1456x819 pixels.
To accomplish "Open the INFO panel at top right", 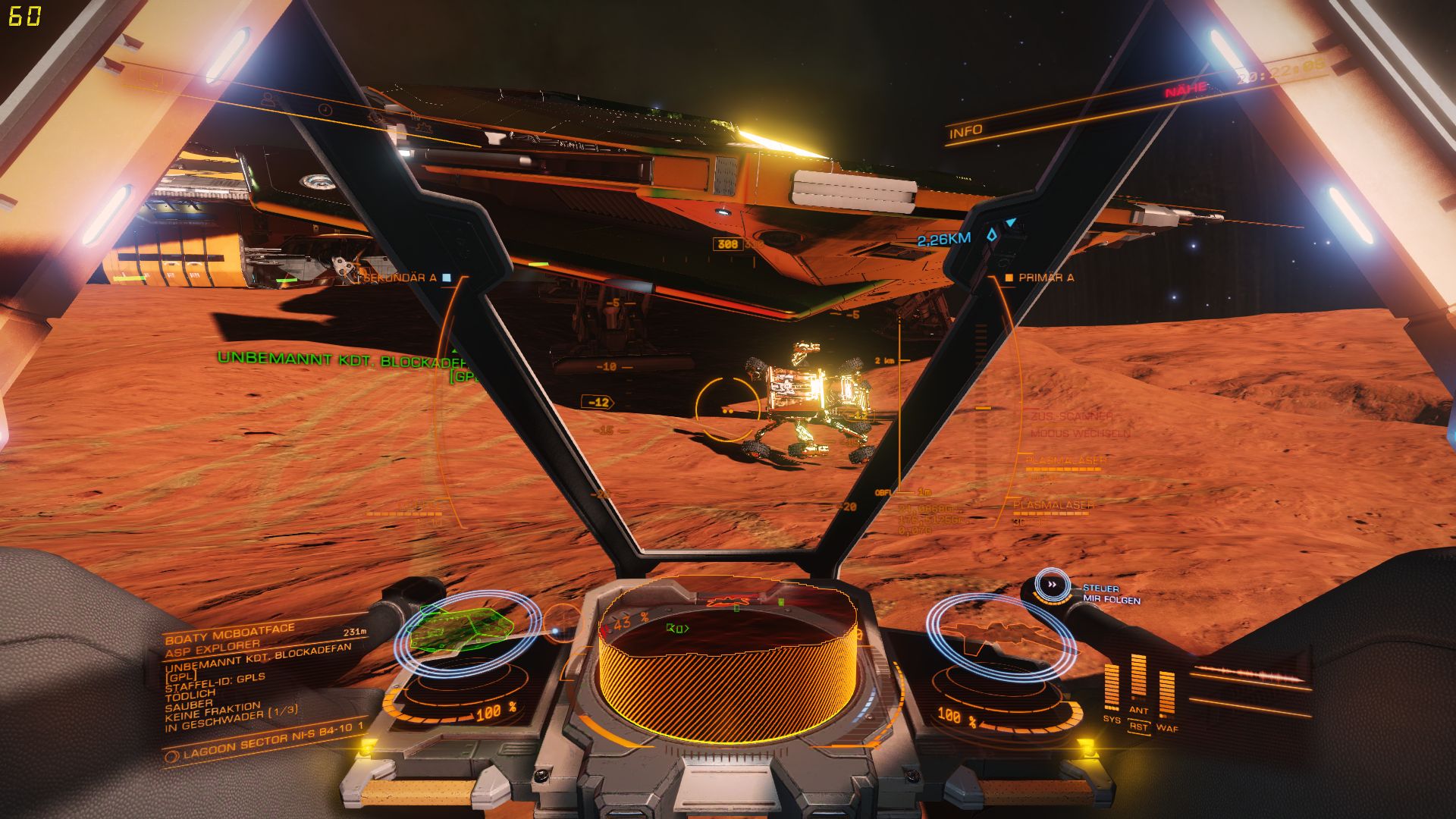I will pos(966,132).
